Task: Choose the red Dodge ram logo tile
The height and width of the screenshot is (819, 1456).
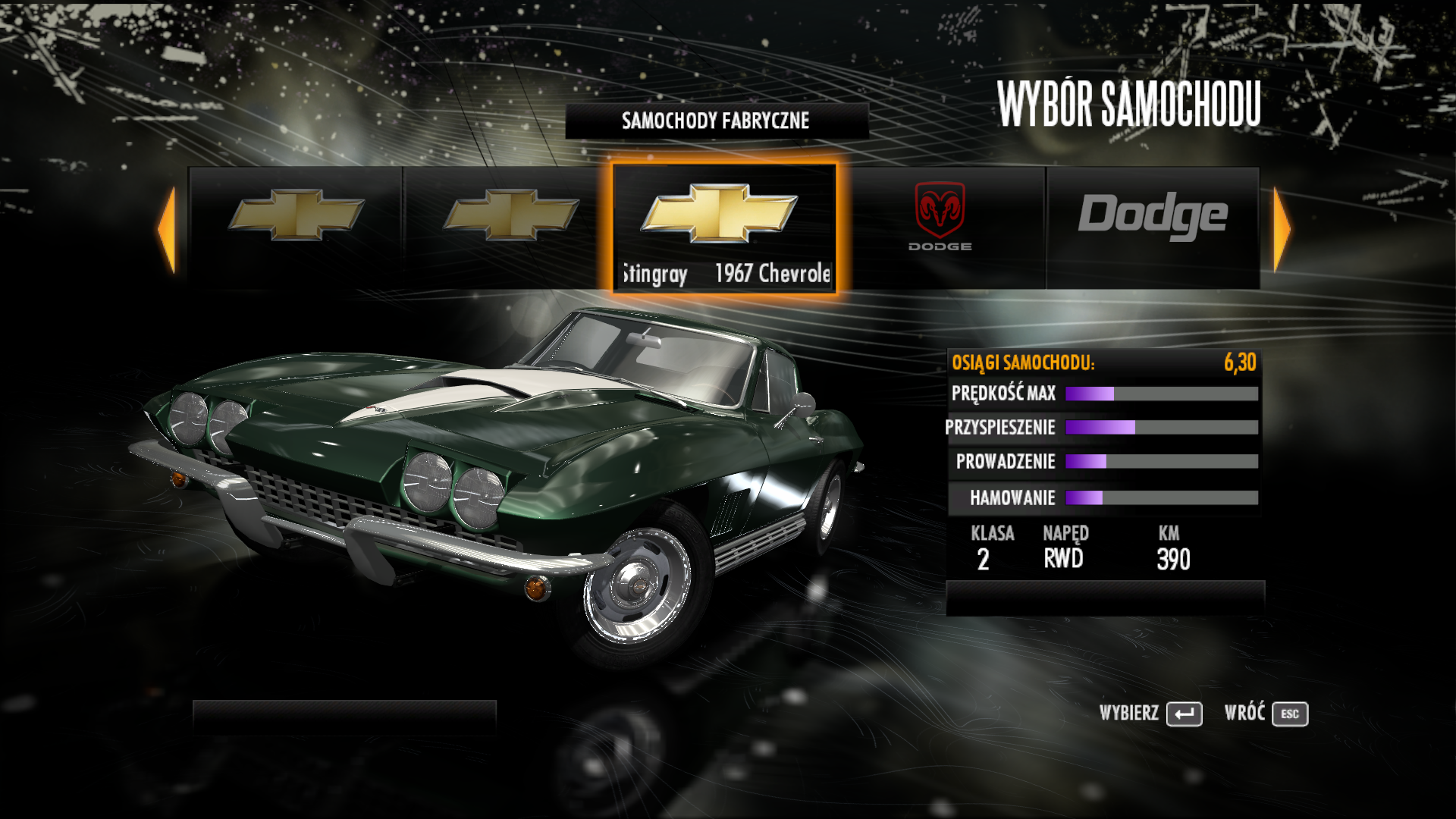Action: (940, 226)
